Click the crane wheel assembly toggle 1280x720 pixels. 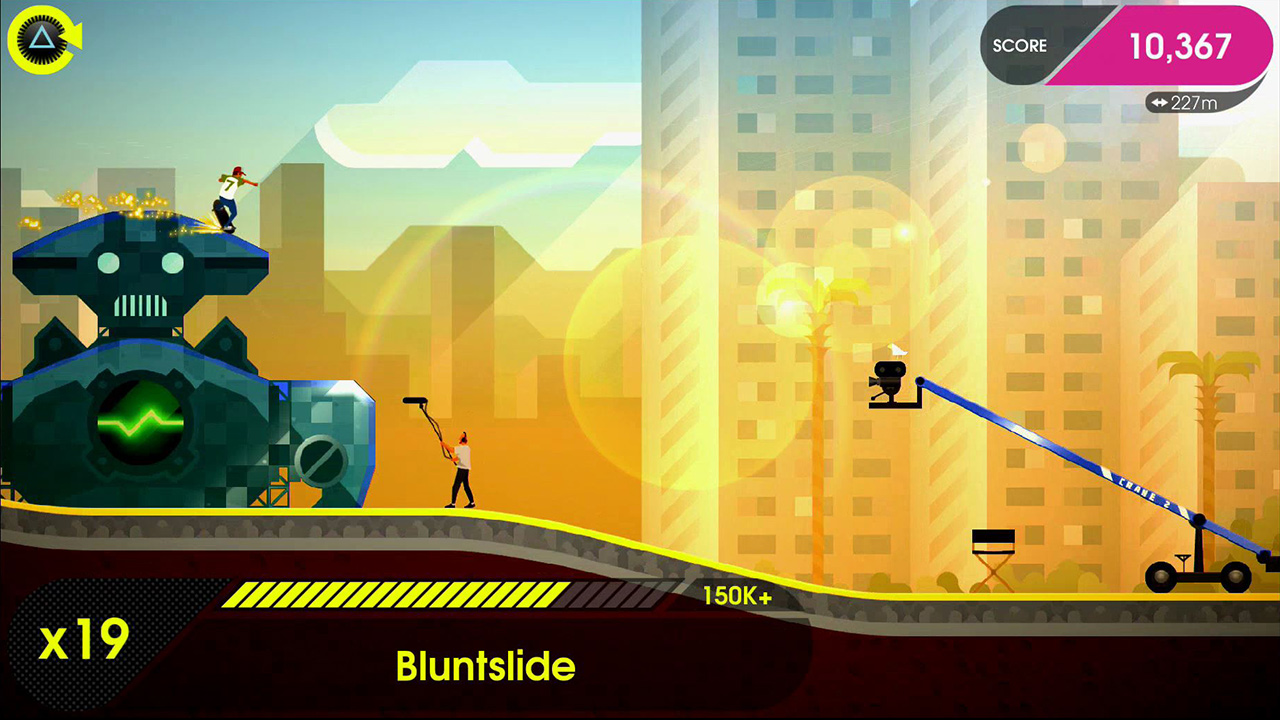coord(1196,578)
